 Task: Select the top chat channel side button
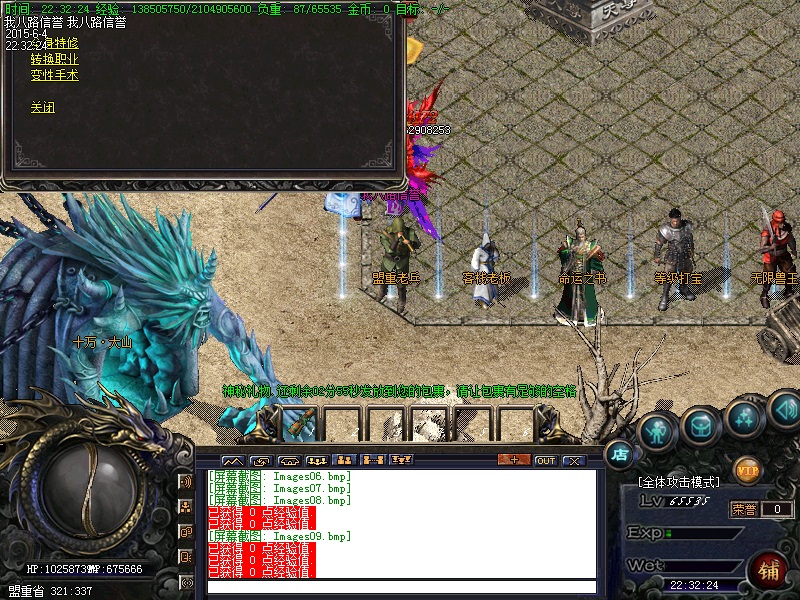click(x=186, y=482)
